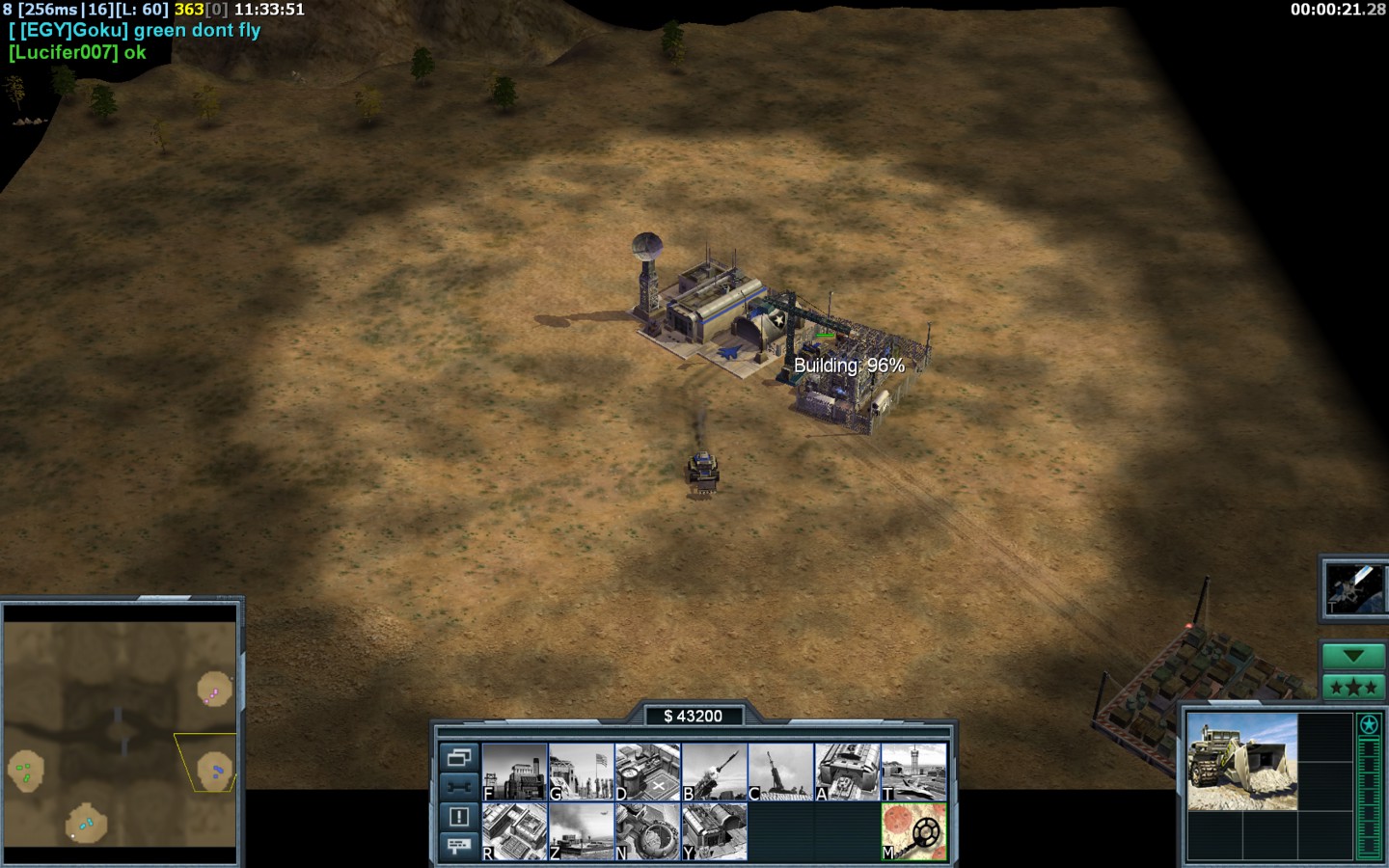The height and width of the screenshot is (868, 1389).
Task: Build a Supply Drop Zone (Z)
Action: coord(582,831)
